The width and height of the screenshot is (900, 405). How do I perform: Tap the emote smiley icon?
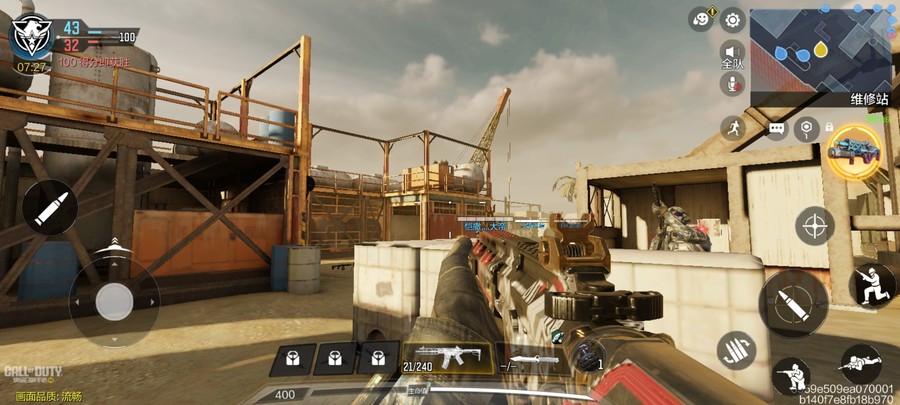pyautogui.click(x=702, y=19)
